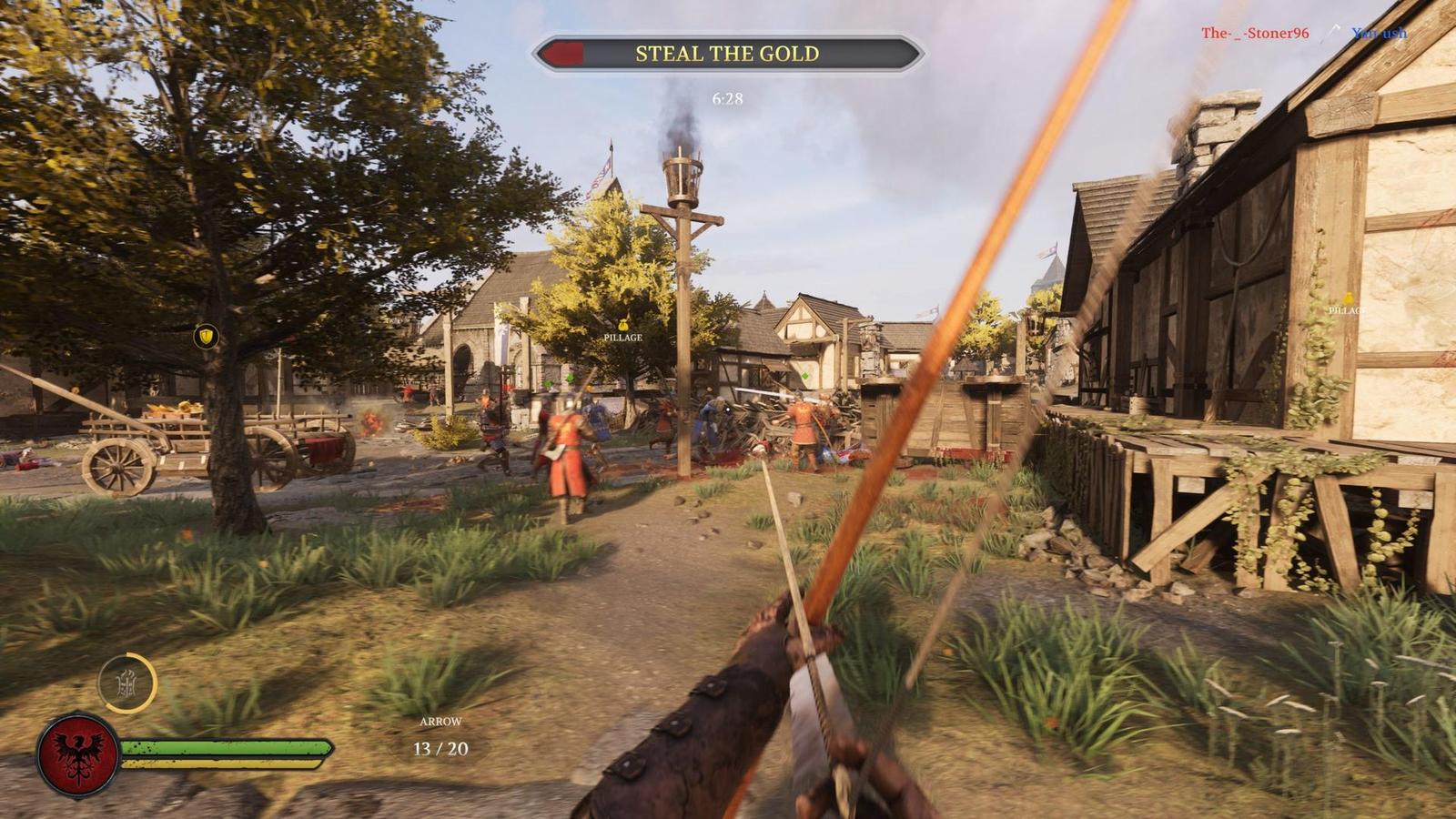This screenshot has width=1456, height=819.
Task: Select the Steal the Gold objective banner
Action: [x=727, y=54]
